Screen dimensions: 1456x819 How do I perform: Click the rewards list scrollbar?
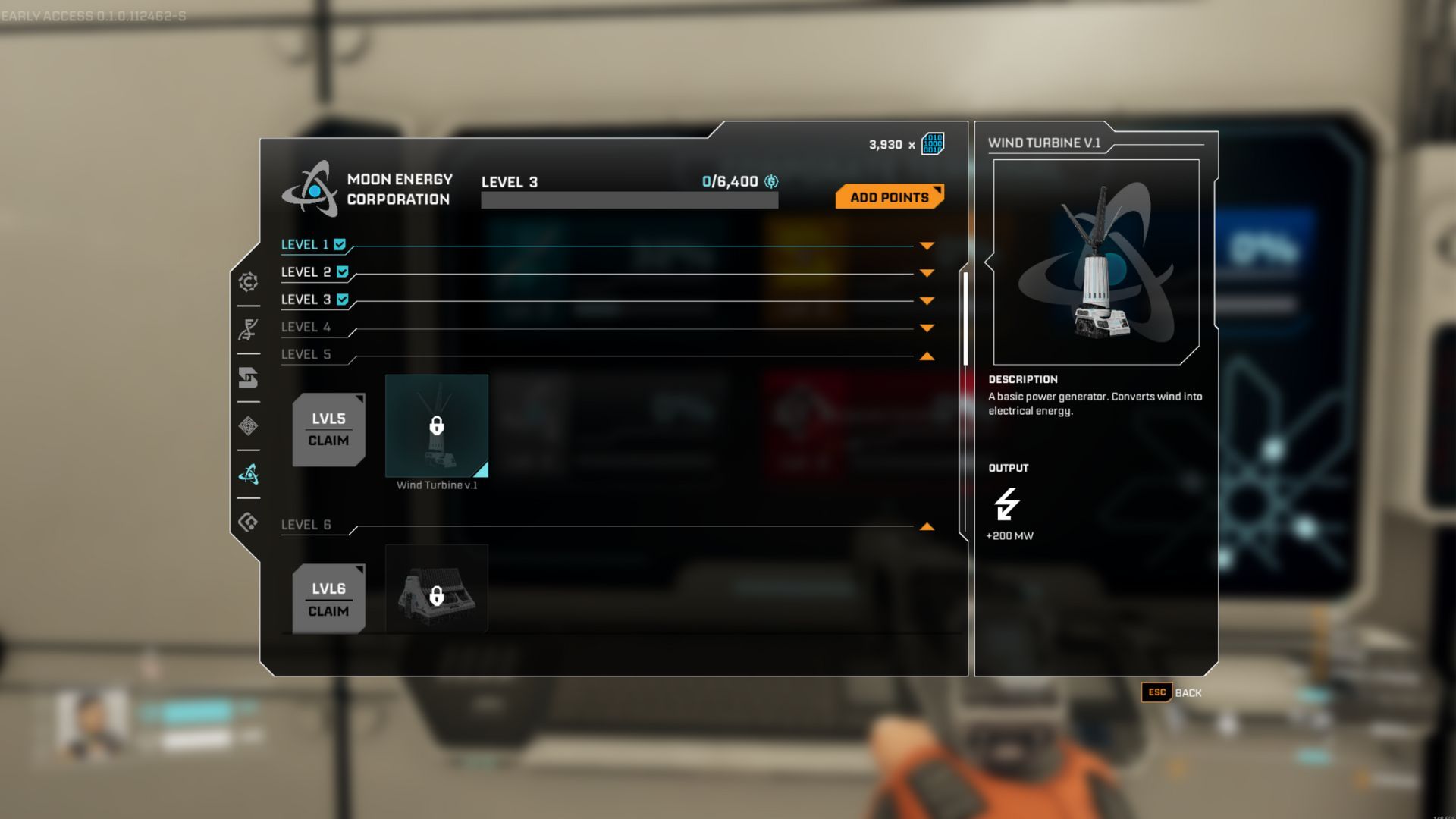pyautogui.click(x=965, y=318)
